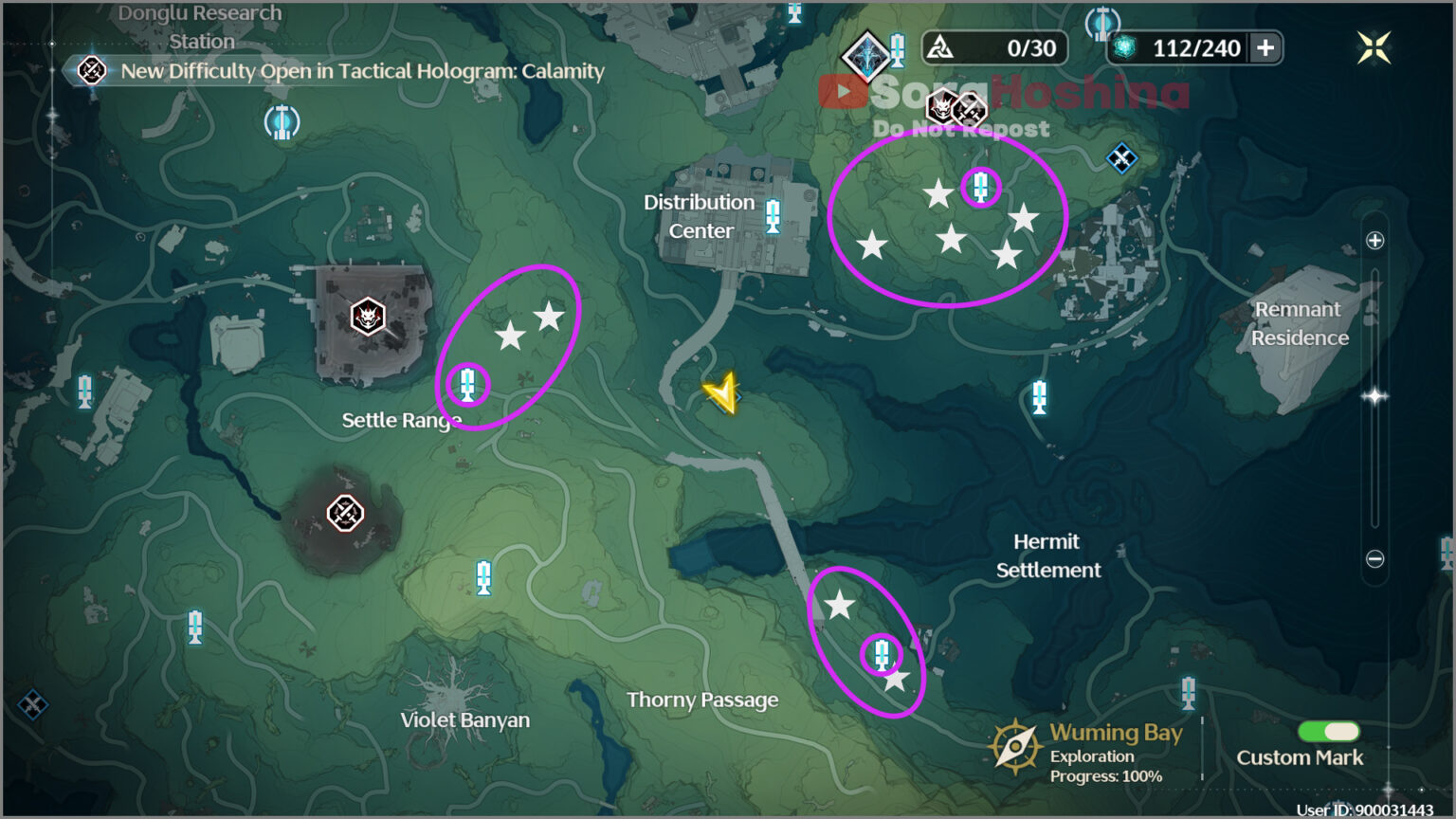Click the teleport beacon near Donglu Research Station
This screenshot has width=1456, height=819.
tap(282, 122)
